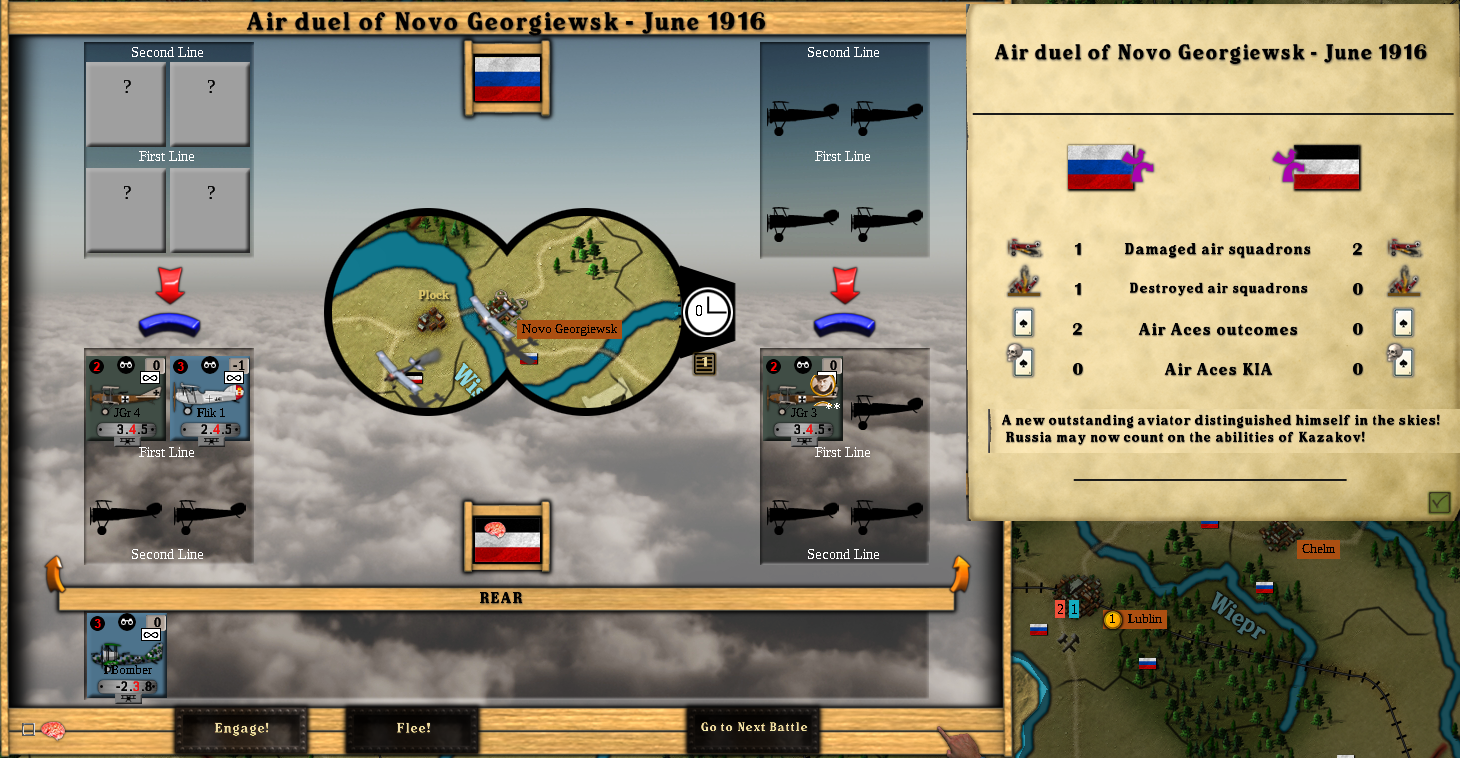Viewport: 1460px width, 758px height.
Task: Click the clock icon beside the battle map
Action: click(x=708, y=312)
